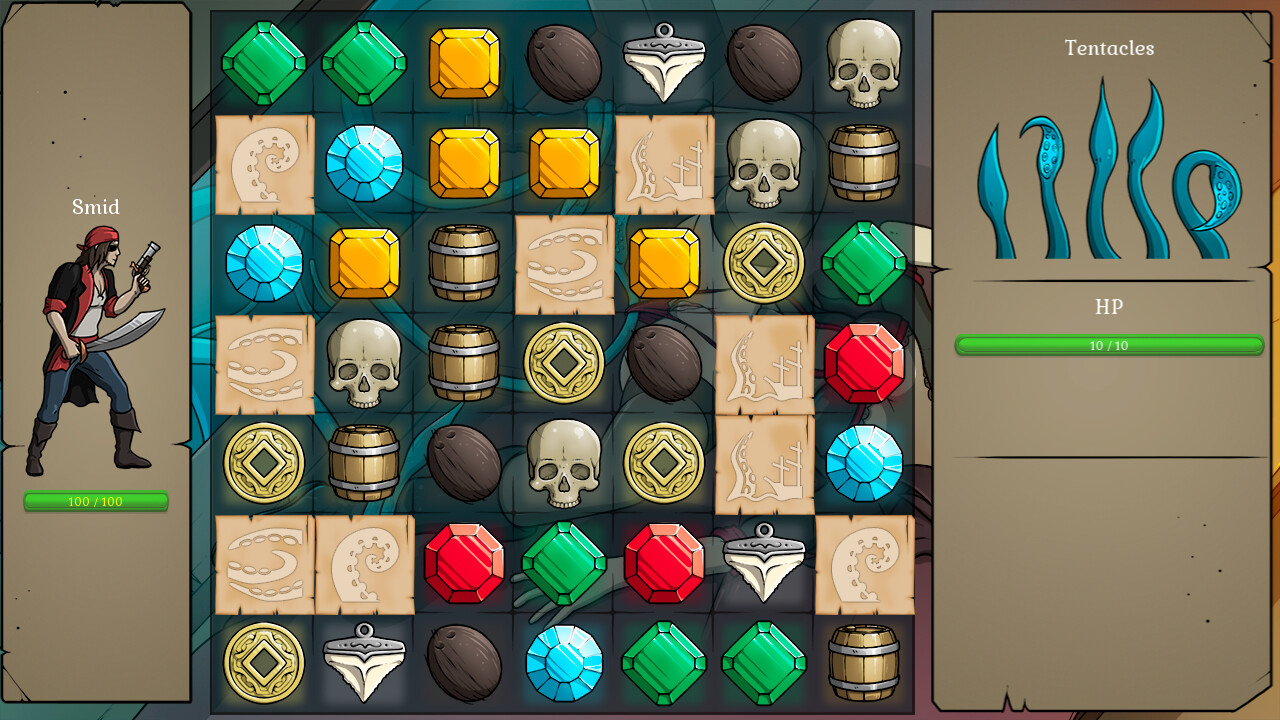Select a yellow gem in the second row
1280x720 pixels.
tap(463, 163)
